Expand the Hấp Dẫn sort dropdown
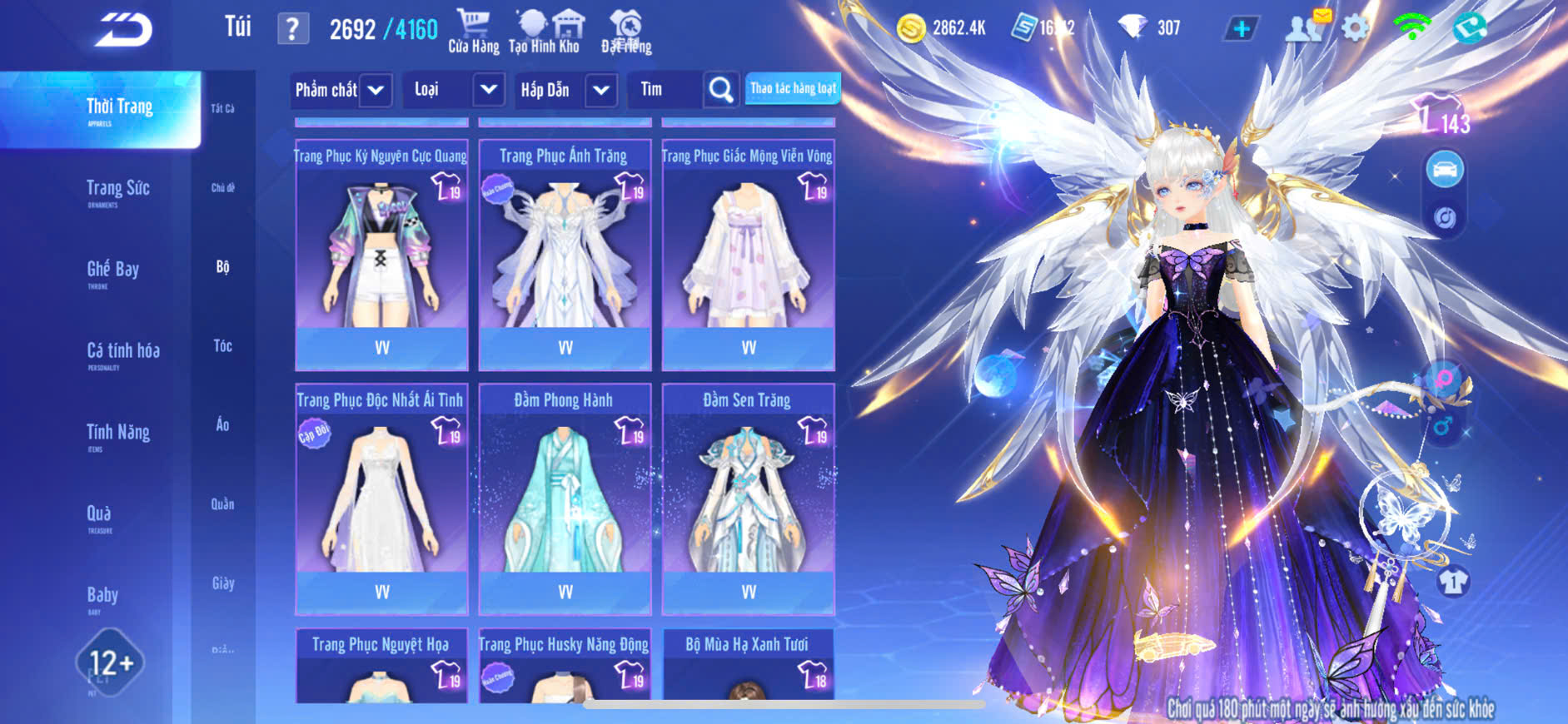1568x724 pixels. coord(600,90)
